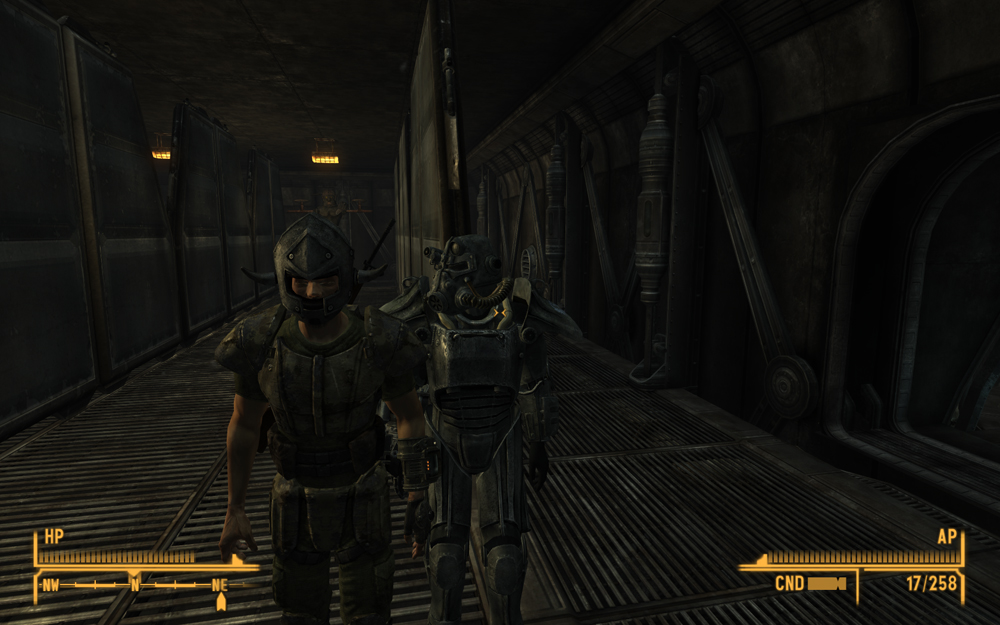Select the quest marker arrow below the compass
This screenshot has height=625, width=1000.
click(x=220, y=601)
